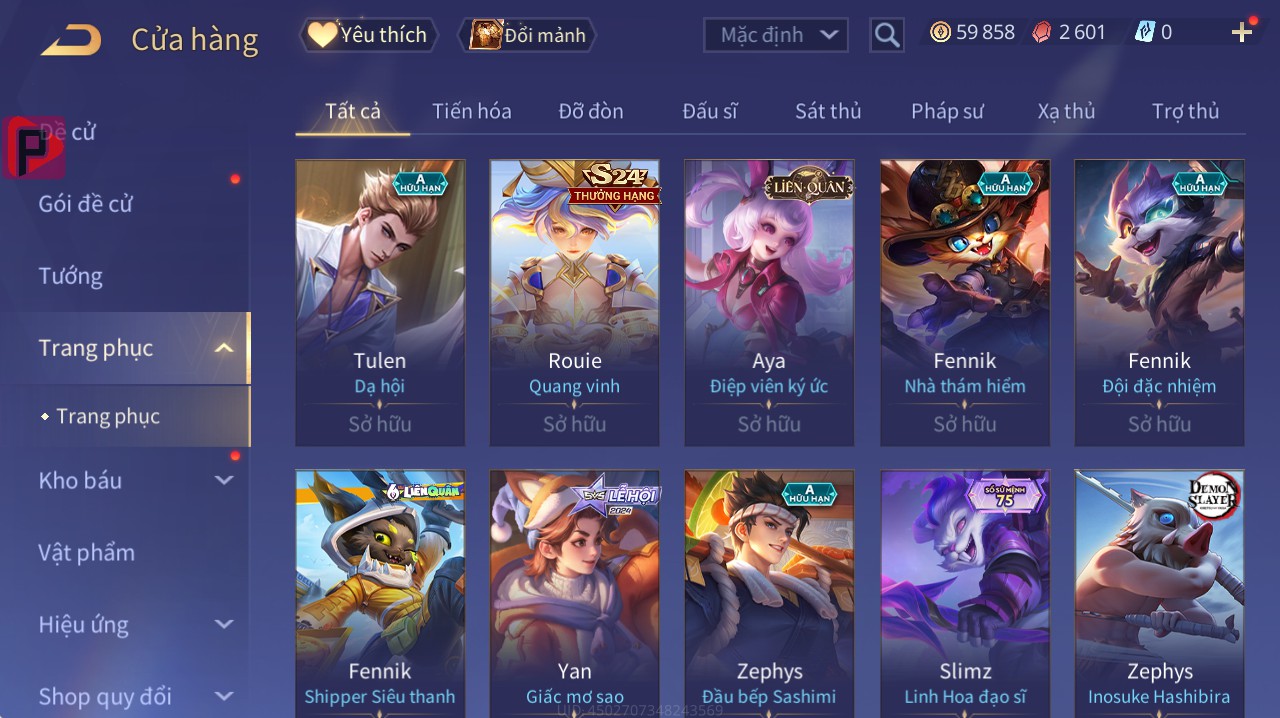Show the Sát thủ skins tab
The height and width of the screenshot is (718, 1280).
828,111
